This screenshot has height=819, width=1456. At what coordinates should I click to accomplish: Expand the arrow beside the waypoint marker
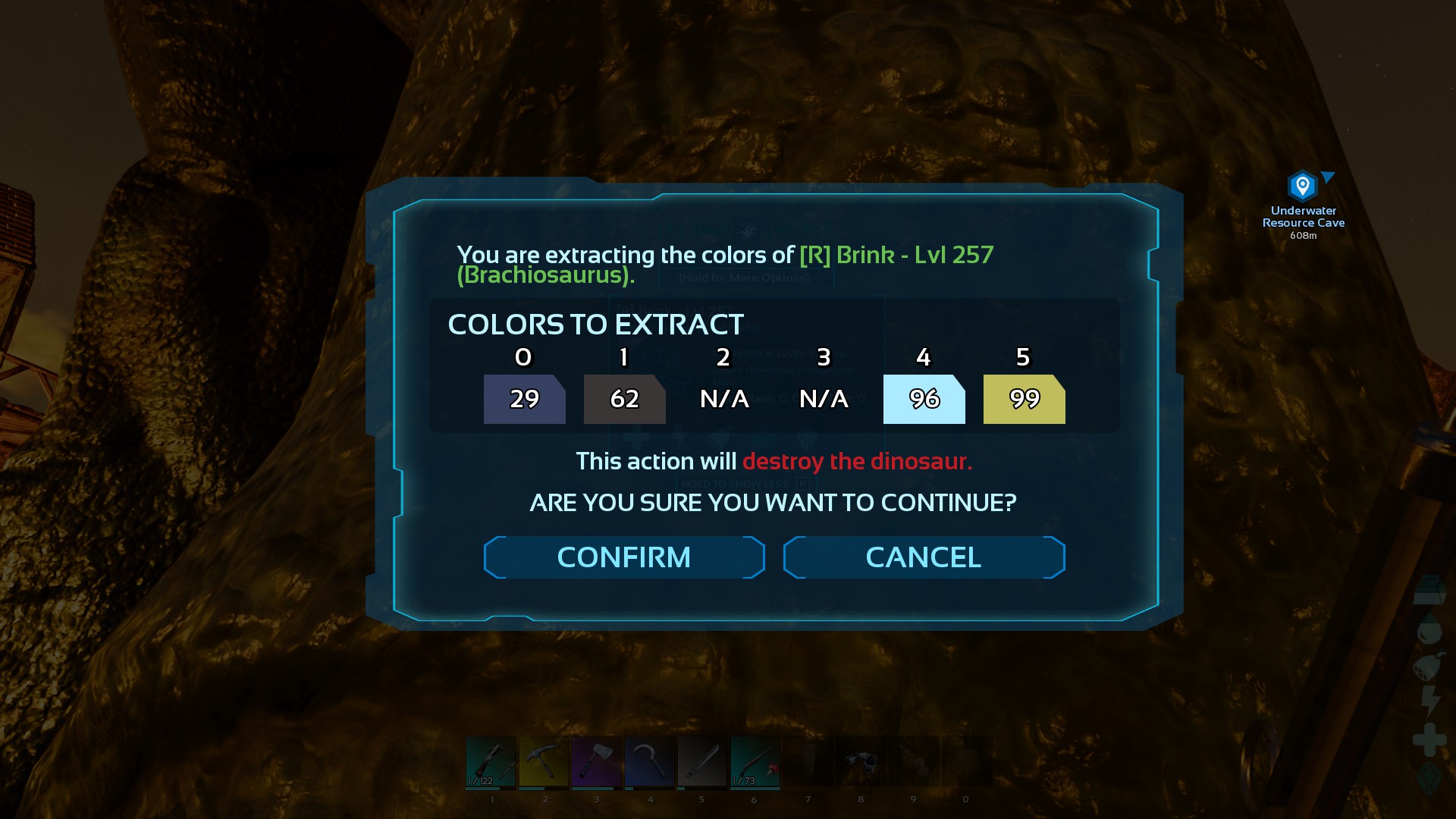tap(1326, 178)
